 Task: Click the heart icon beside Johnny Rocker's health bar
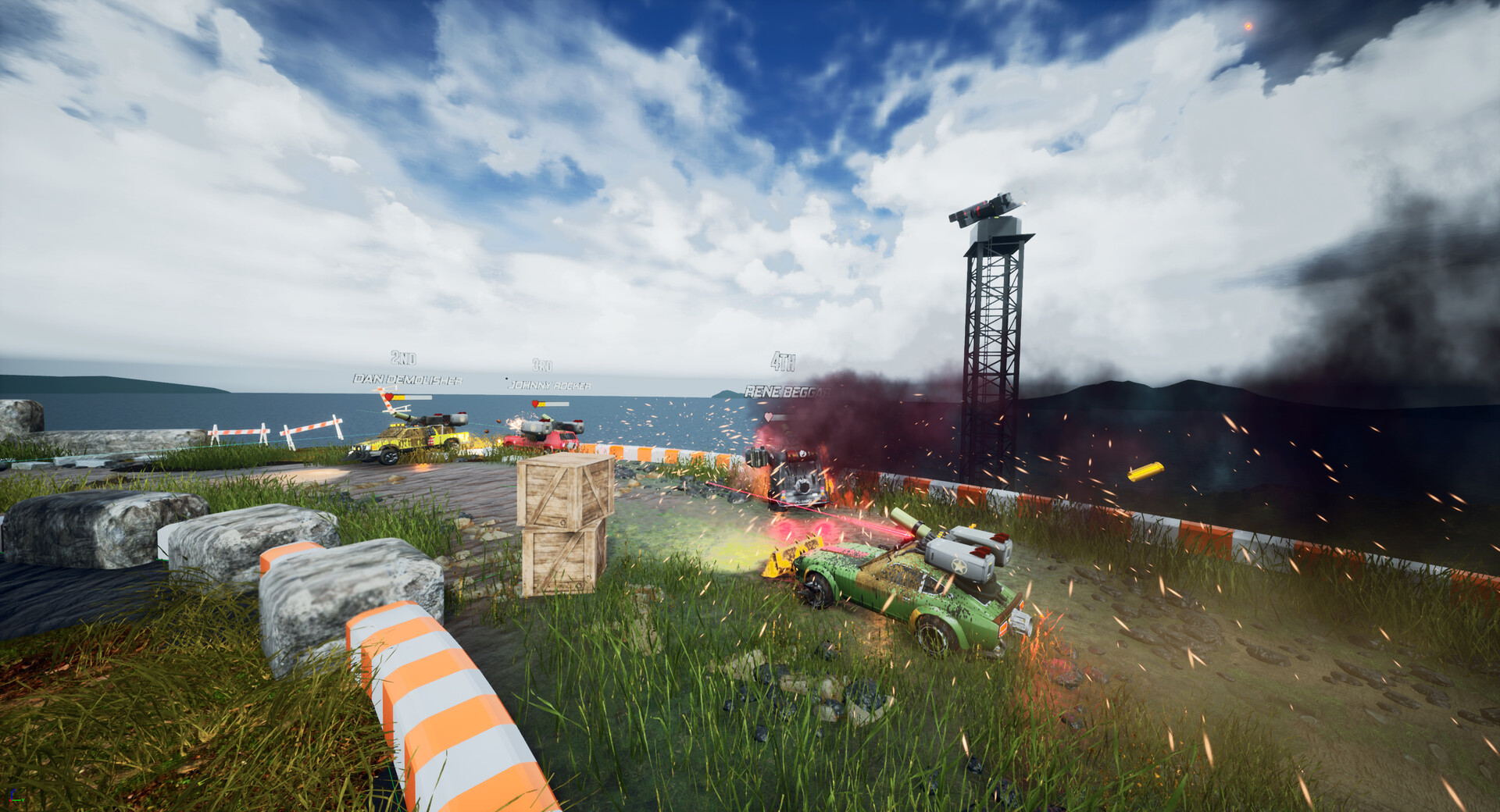tap(535, 402)
